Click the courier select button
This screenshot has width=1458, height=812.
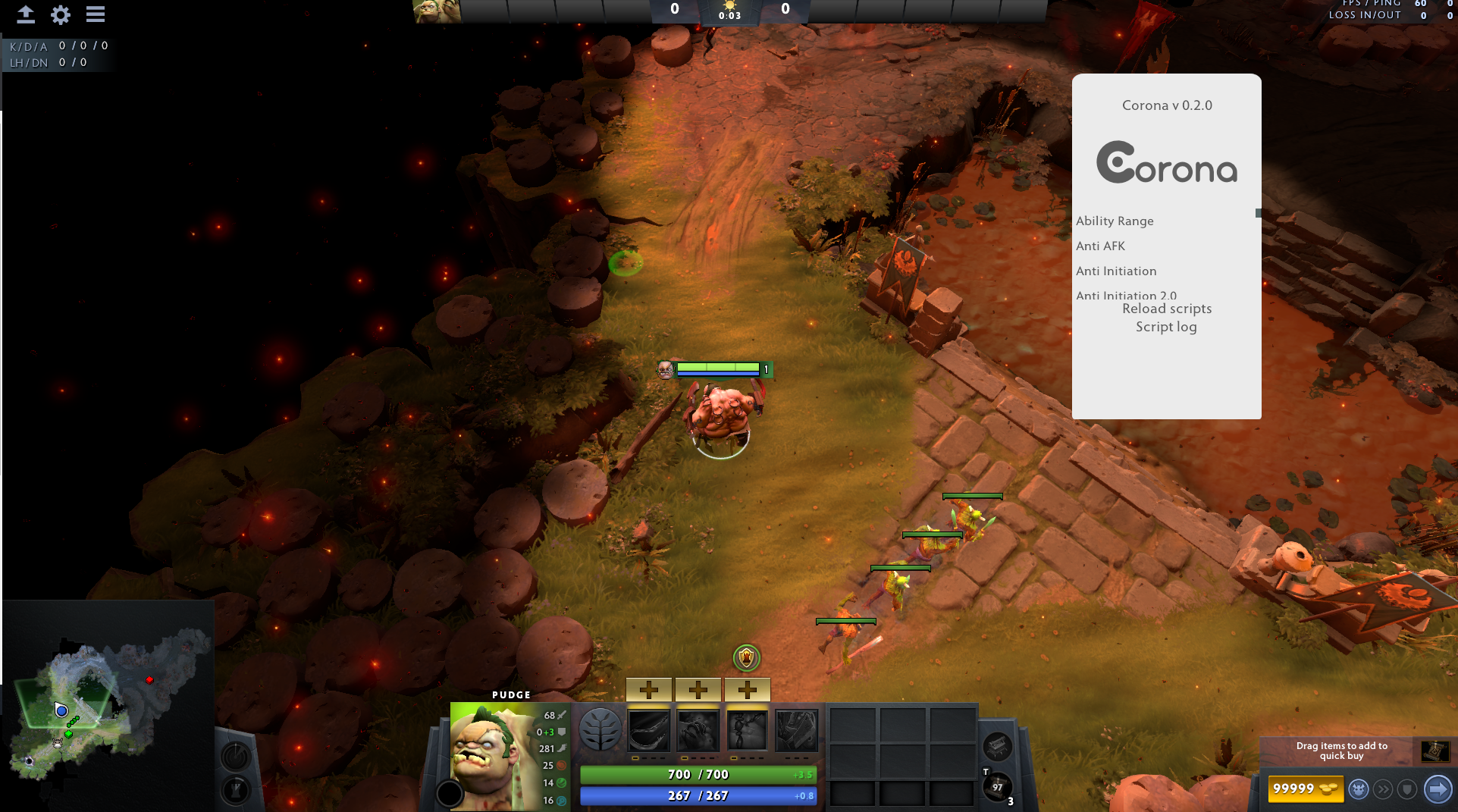[1358, 789]
